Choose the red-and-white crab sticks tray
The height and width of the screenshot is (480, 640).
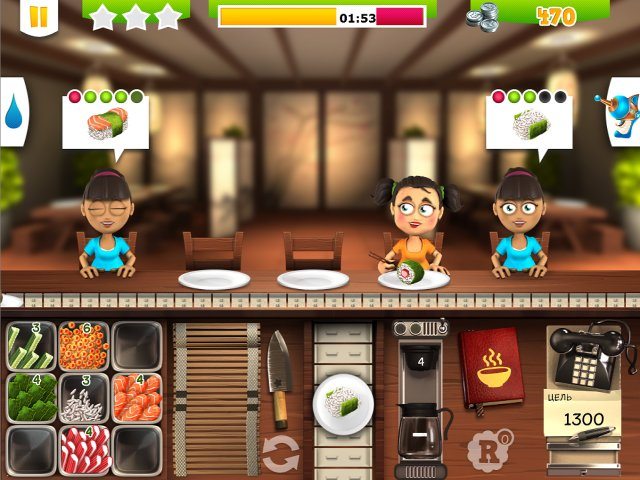83,449
